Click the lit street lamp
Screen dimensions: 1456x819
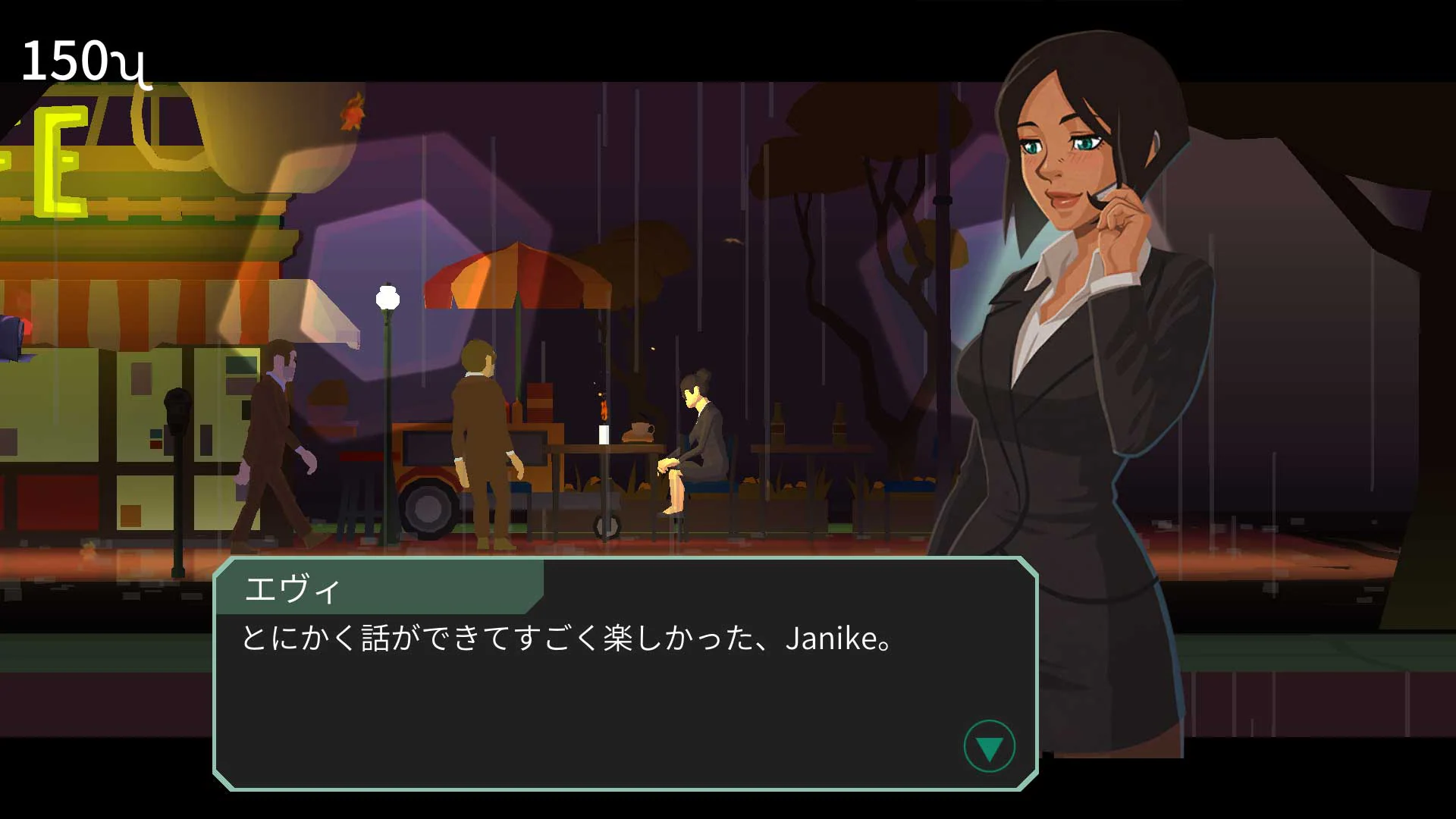click(x=388, y=296)
